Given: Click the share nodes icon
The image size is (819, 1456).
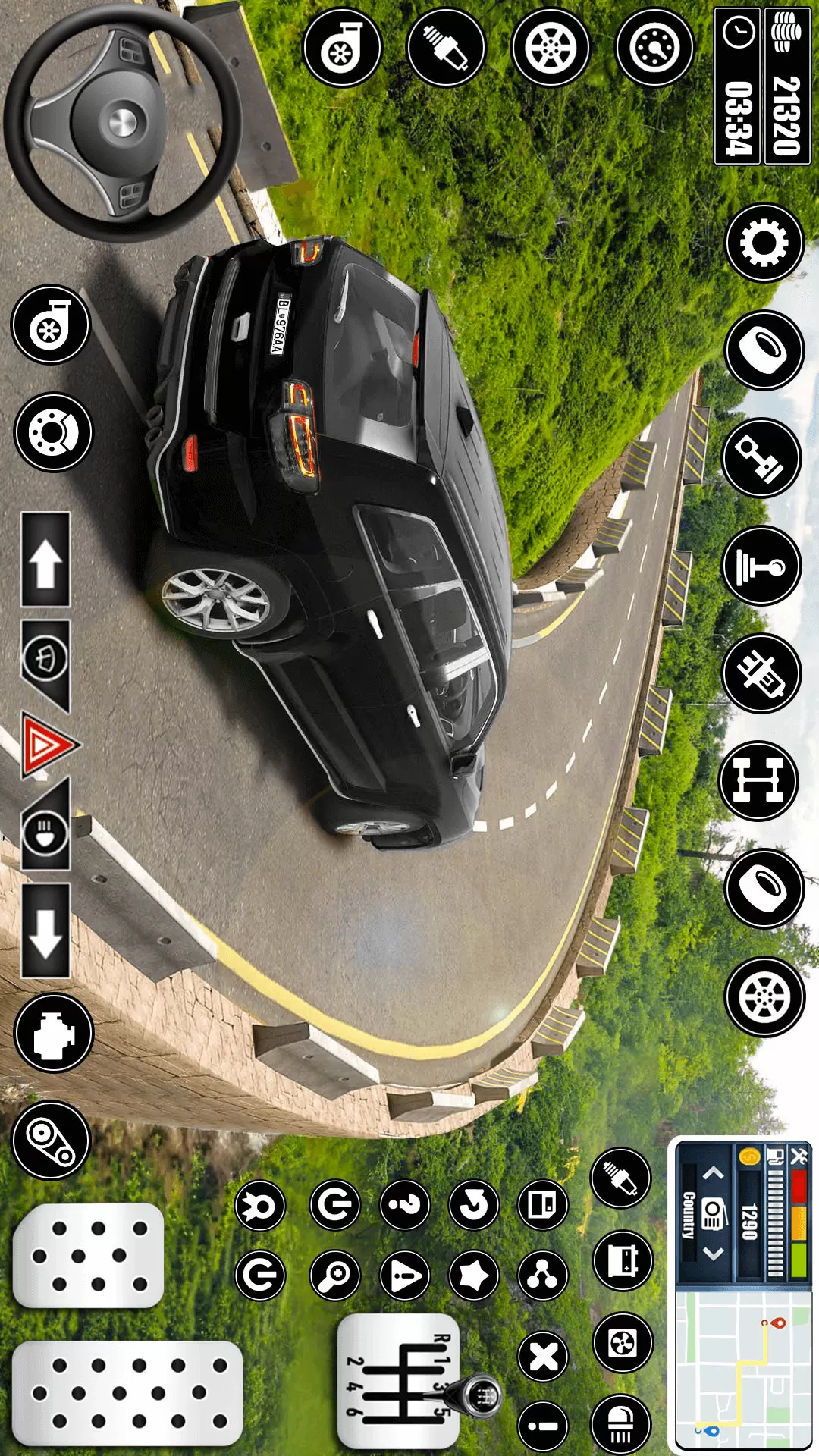Looking at the screenshot, I should tap(543, 1276).
